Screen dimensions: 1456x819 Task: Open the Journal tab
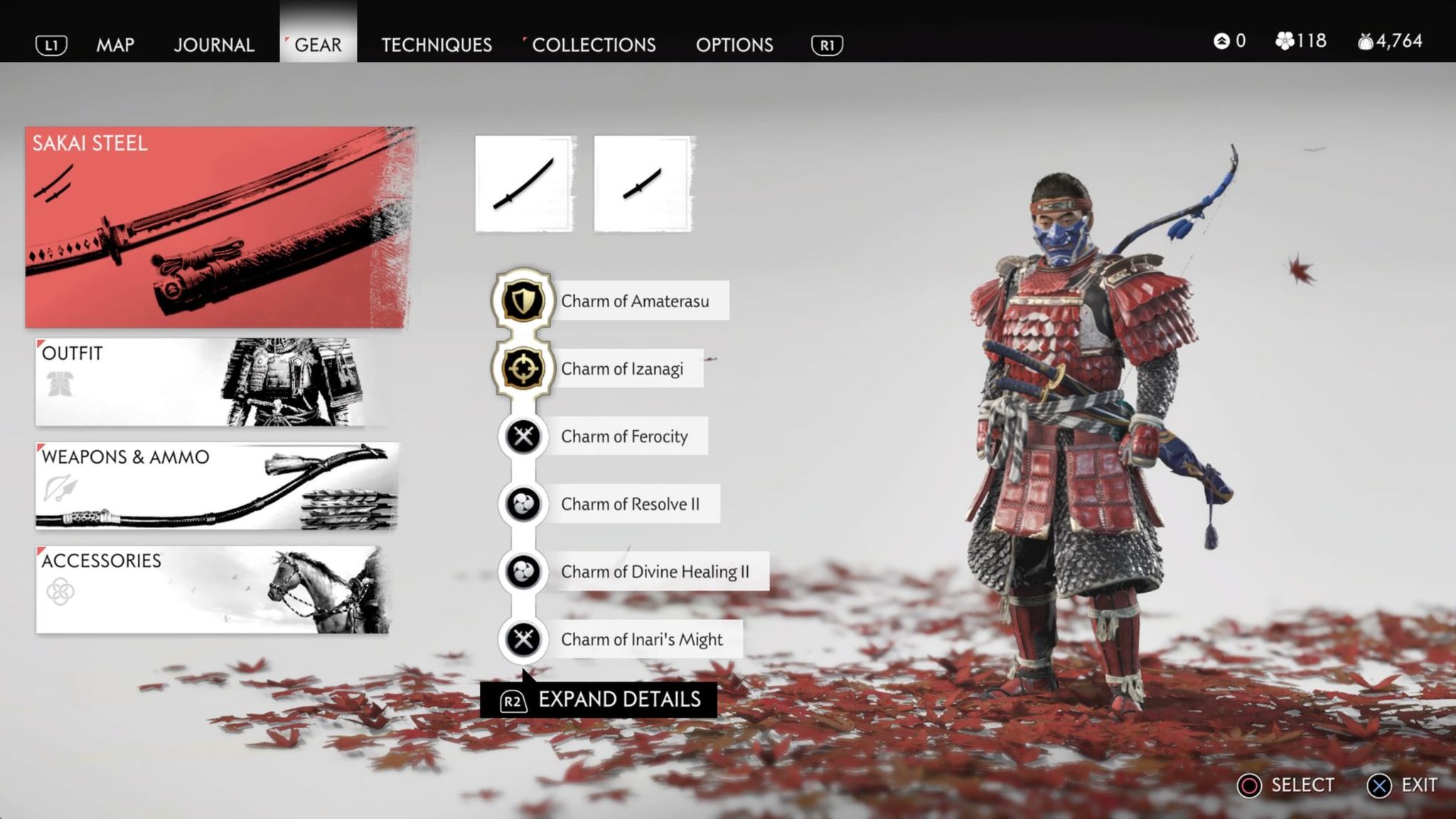click(213, 45)
